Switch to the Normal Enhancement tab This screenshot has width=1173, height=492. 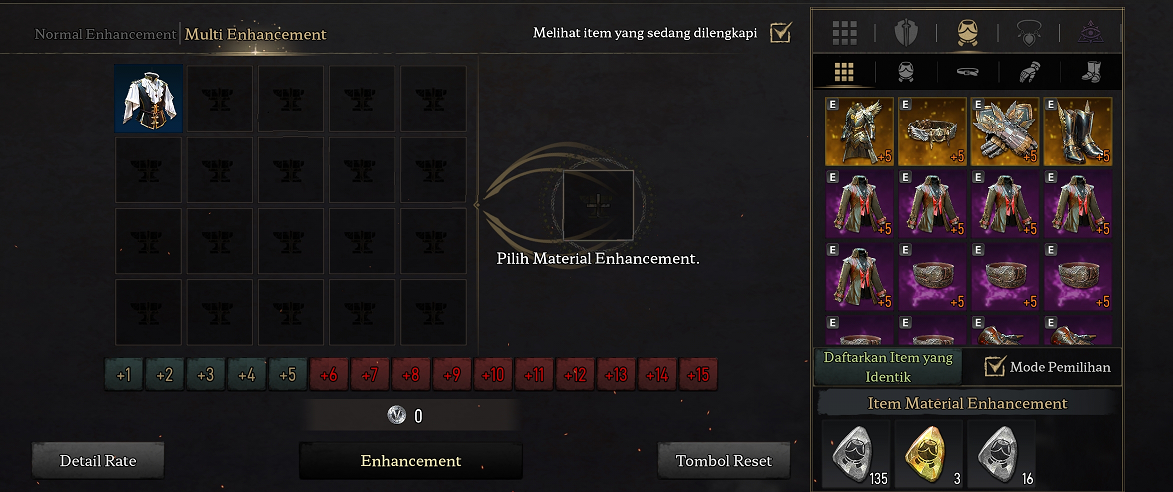click(x=105, y=34)
